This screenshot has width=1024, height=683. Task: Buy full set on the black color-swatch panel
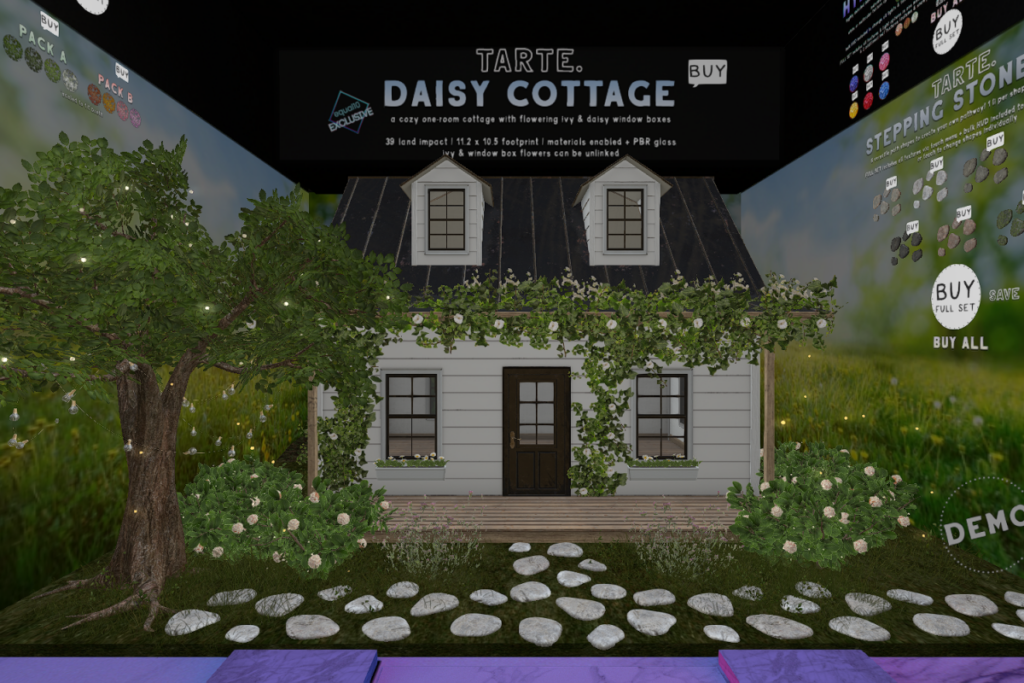click(x=947, y=32)
